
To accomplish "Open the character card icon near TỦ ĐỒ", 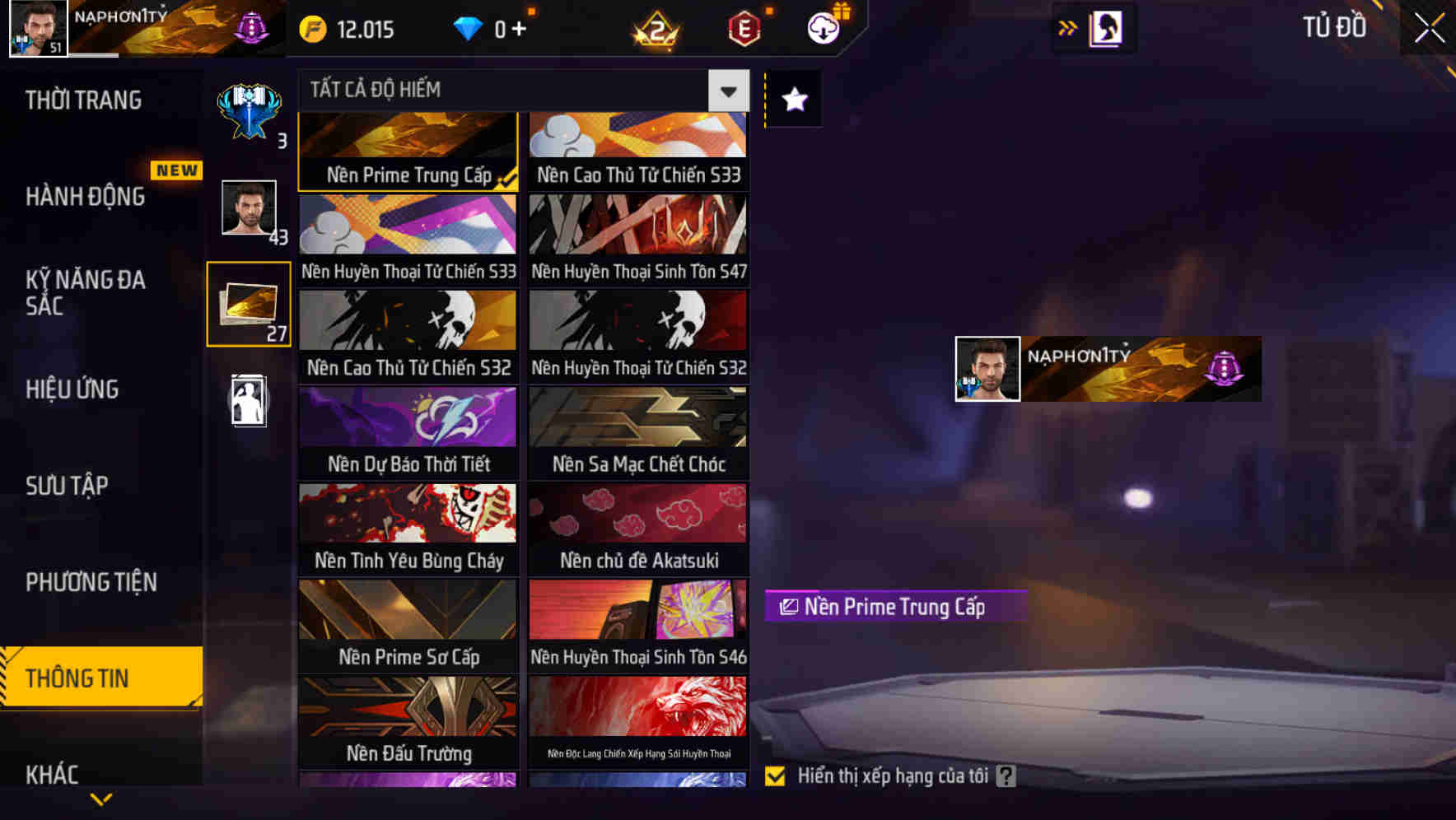I will [x=1105, y=27].
